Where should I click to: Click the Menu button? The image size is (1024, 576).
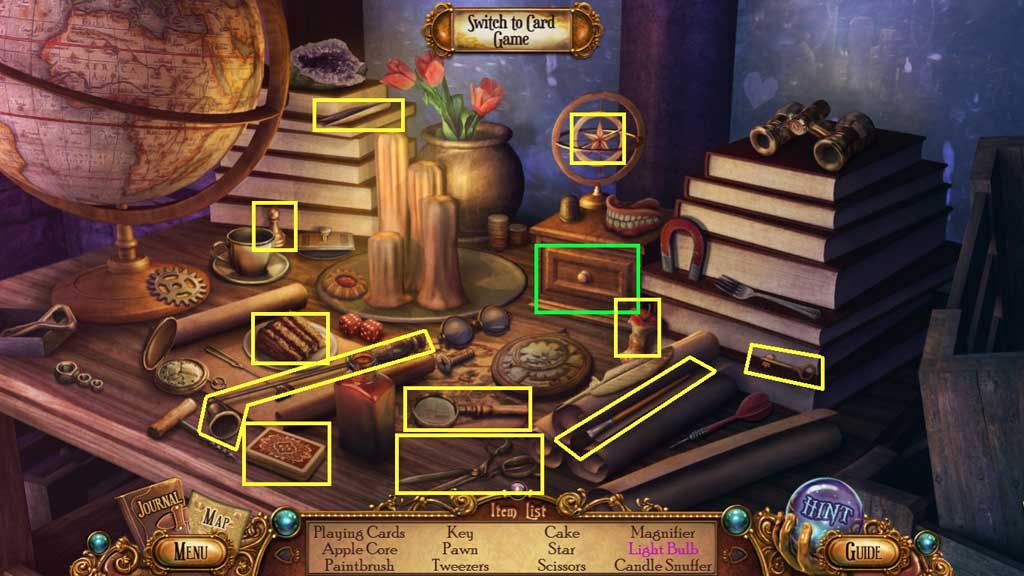[x=190, y=550]
